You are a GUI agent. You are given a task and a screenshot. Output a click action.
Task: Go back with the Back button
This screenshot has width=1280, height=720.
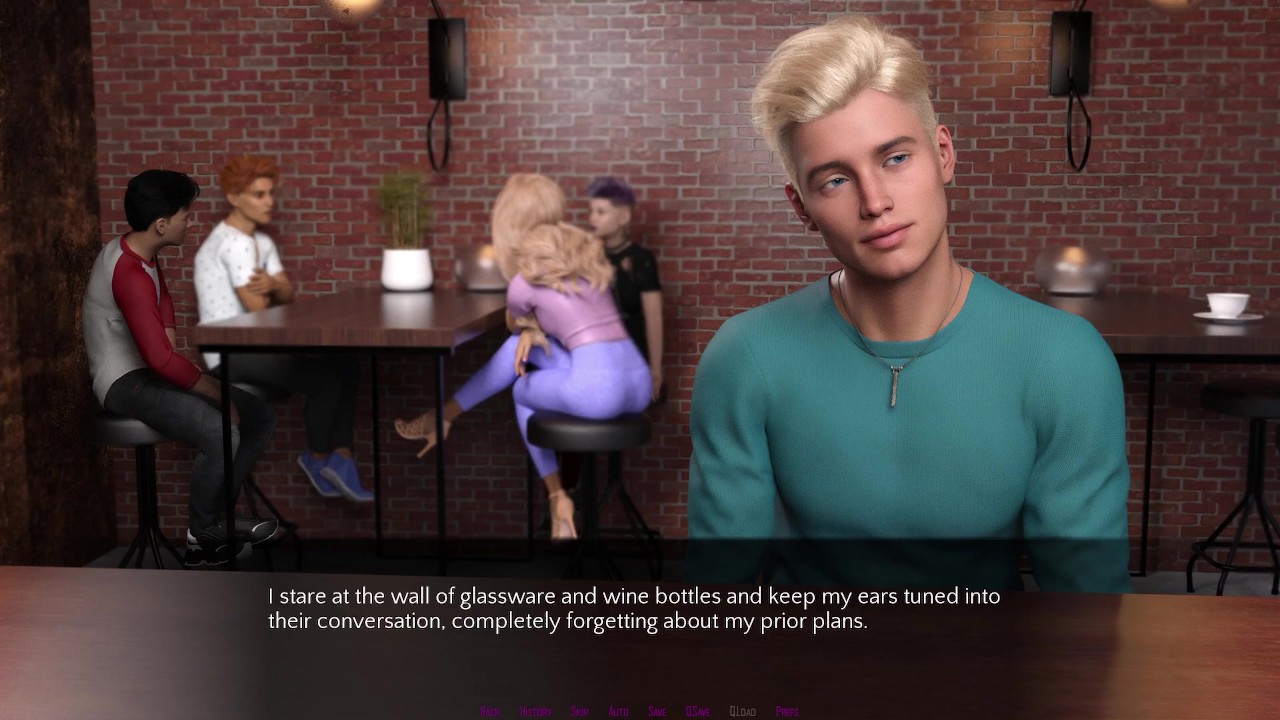tap(490, 711)
